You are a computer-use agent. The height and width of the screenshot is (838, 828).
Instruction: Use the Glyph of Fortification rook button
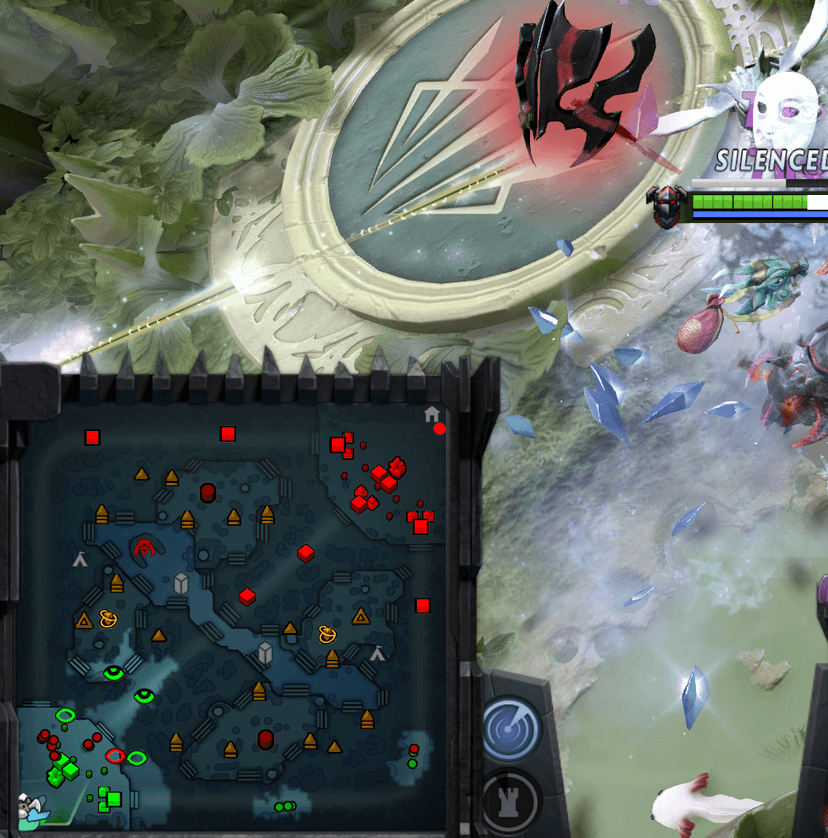pyautogui.click(x=511, y=800)
